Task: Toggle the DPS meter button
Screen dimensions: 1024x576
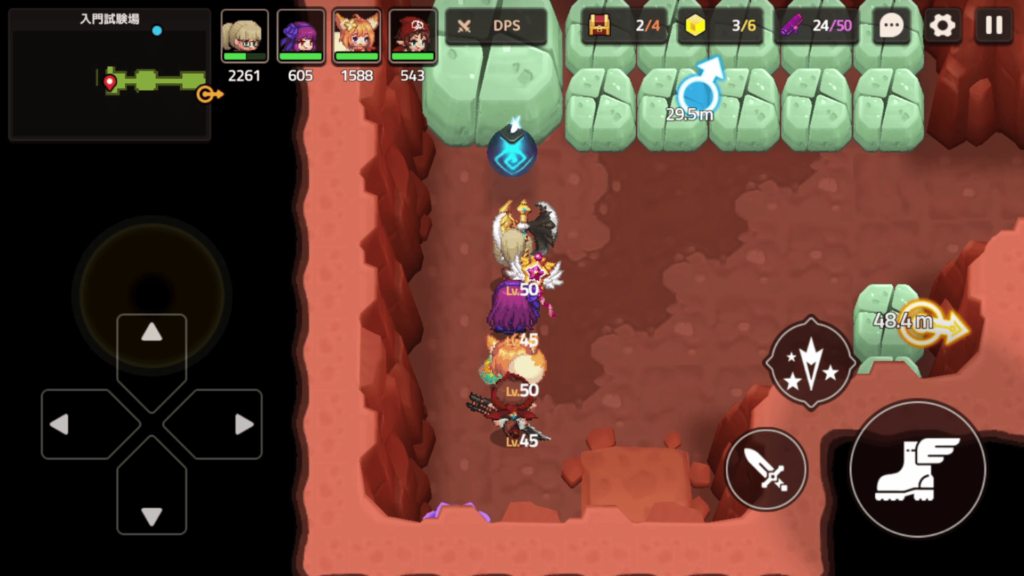Action: point(497,26)
